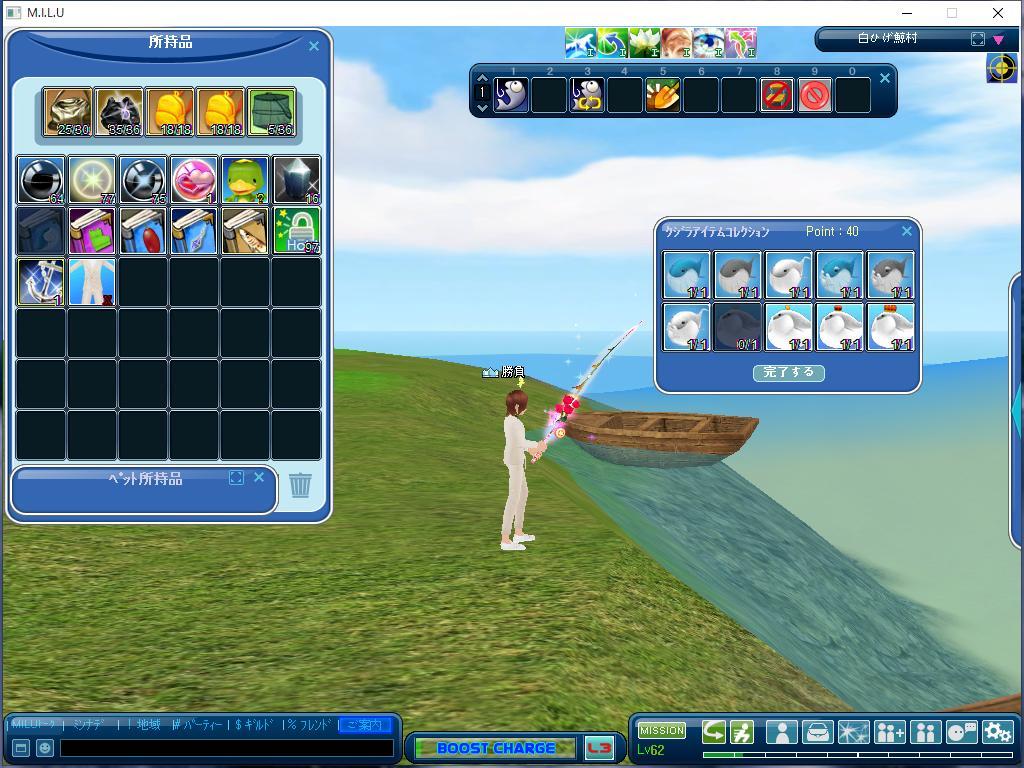Click the 完了する button in the whale collection

pos(788,372)
